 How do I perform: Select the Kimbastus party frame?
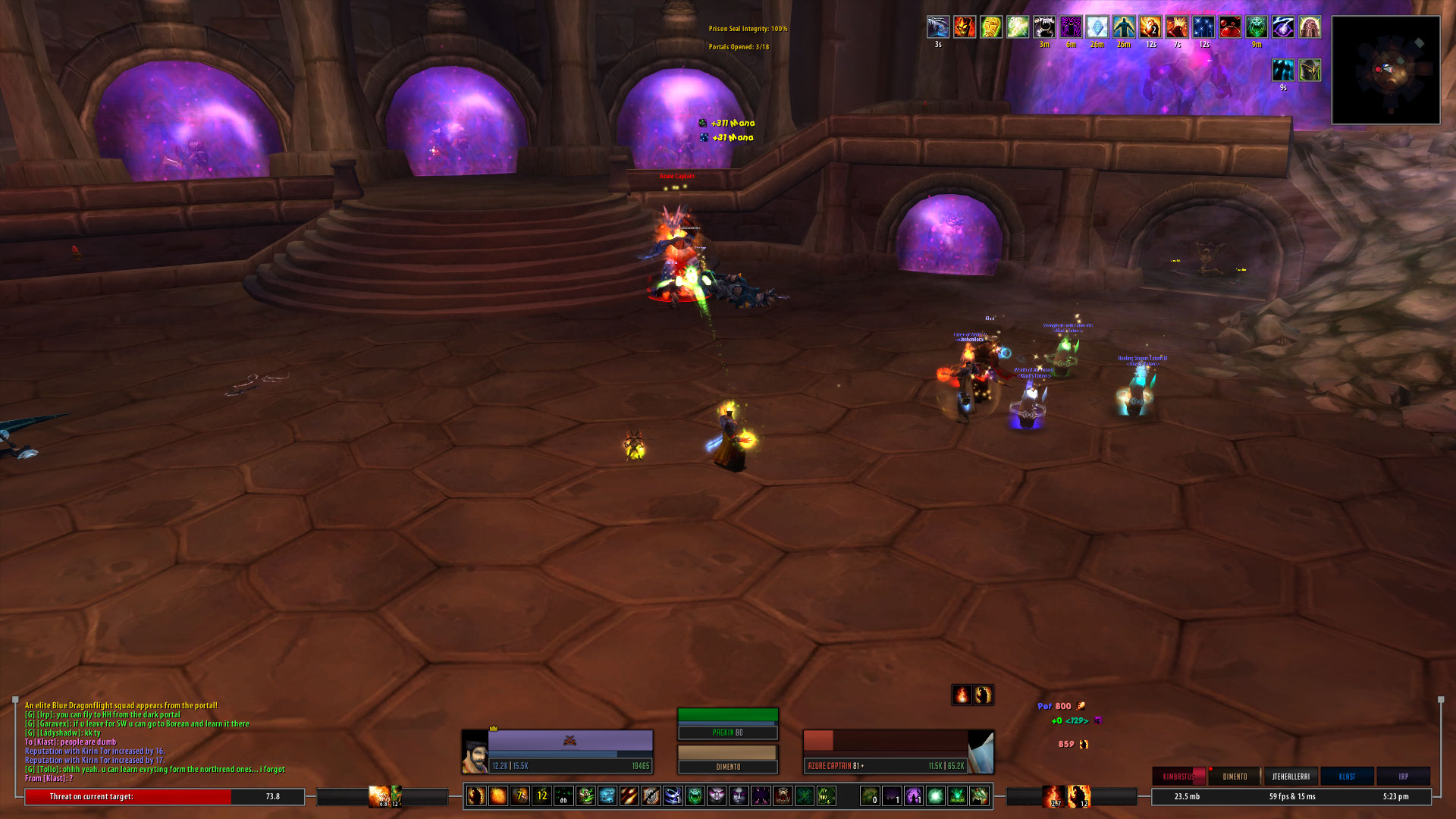(x=1178, y=777)
